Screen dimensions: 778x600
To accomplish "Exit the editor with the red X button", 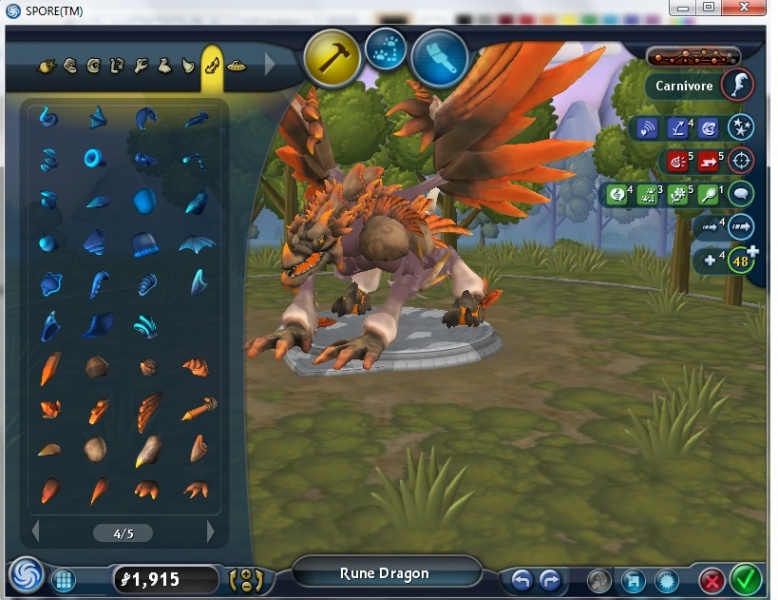I will tap(711, 580).
